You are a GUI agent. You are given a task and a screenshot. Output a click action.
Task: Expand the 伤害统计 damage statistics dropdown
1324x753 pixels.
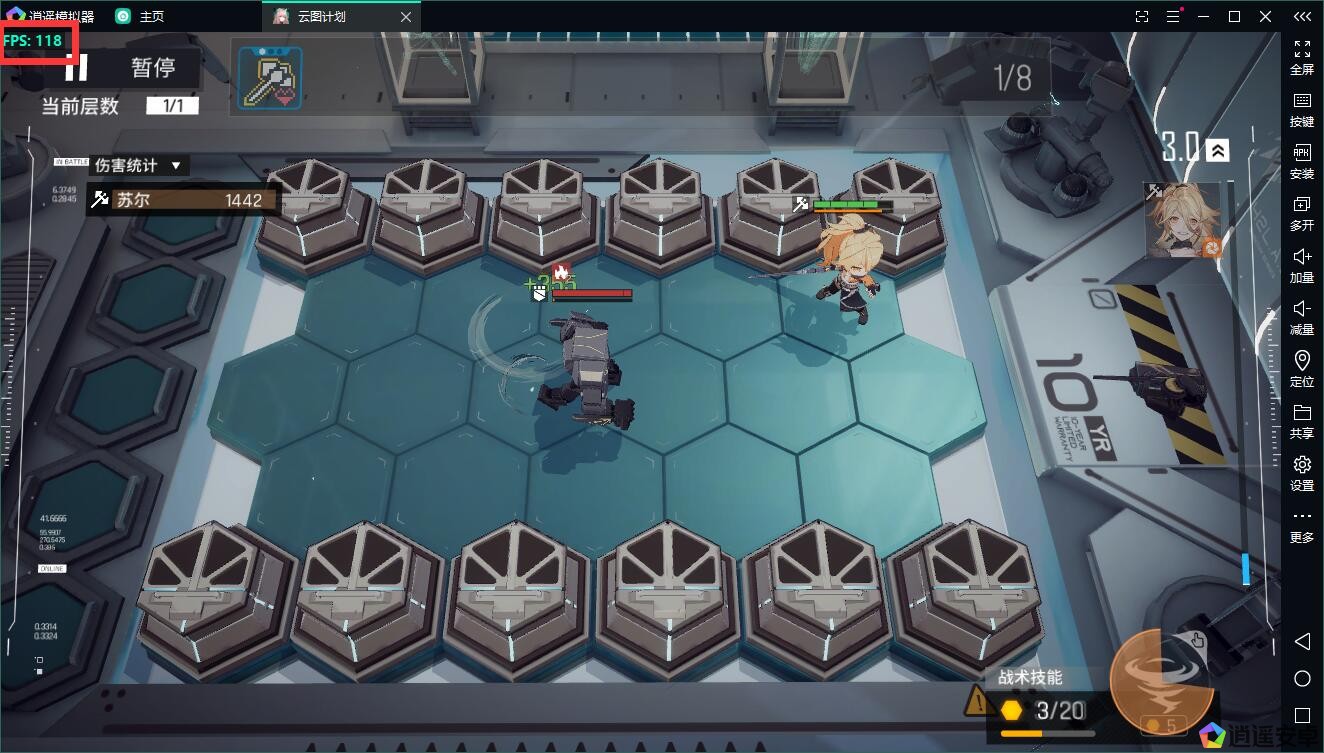139,166
